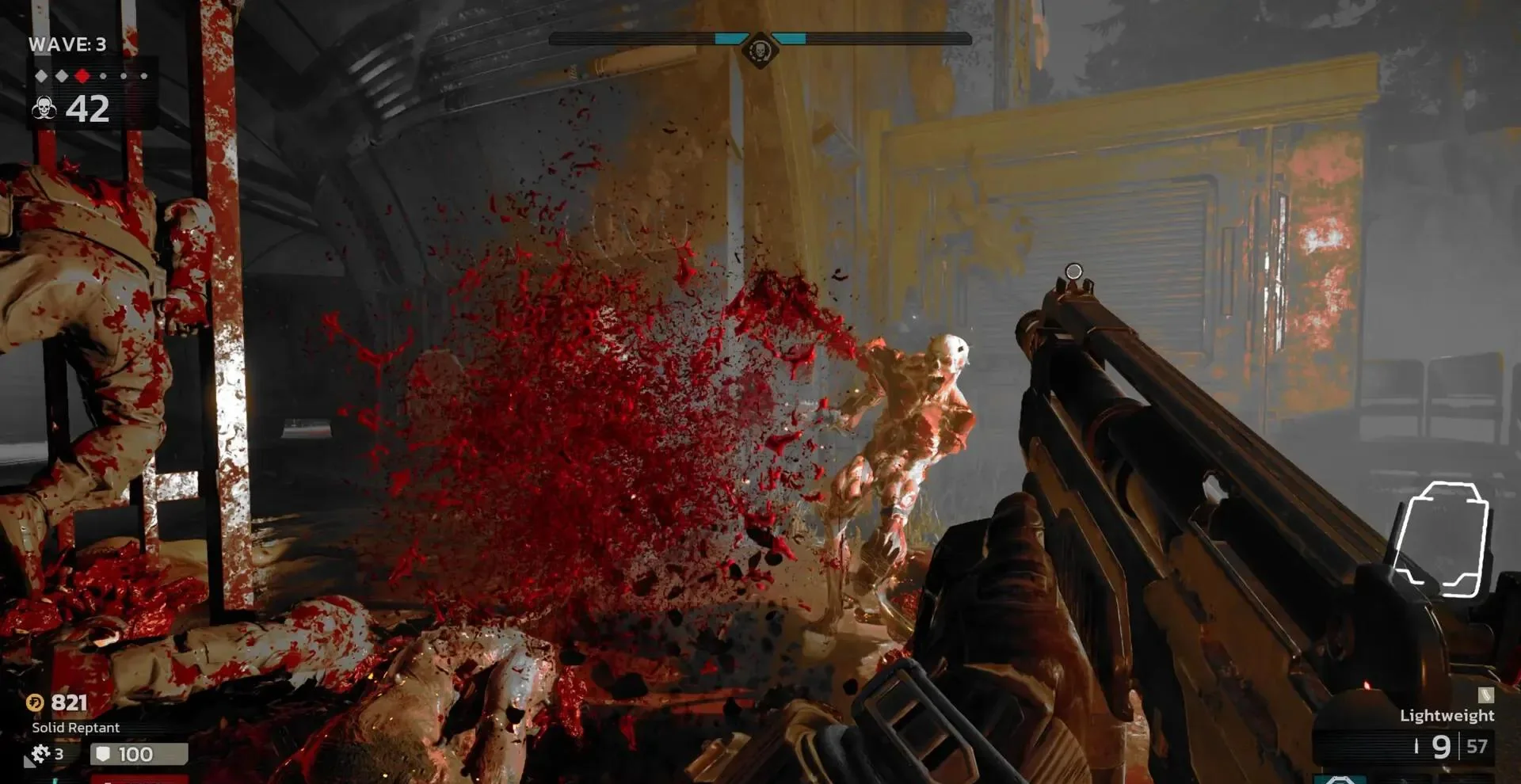The height and width of the screenshot is (784, 1521).
Task: Select the skull enemies-remaining icon
Action: [44, 108]
